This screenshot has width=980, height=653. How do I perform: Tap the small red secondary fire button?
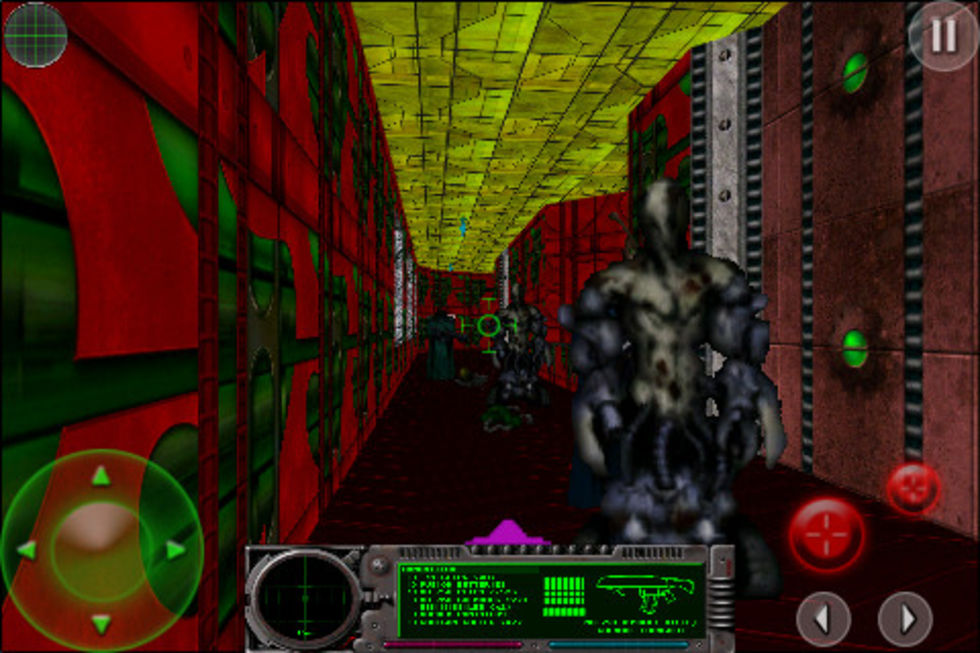[x=913, y=489]
